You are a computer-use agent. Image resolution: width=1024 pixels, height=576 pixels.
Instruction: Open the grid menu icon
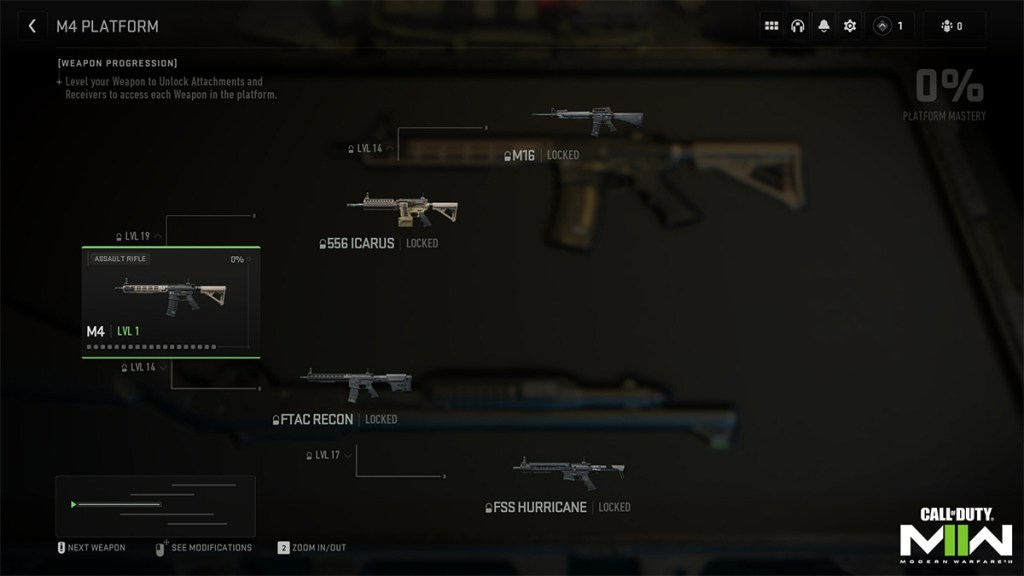click(772, 26)
